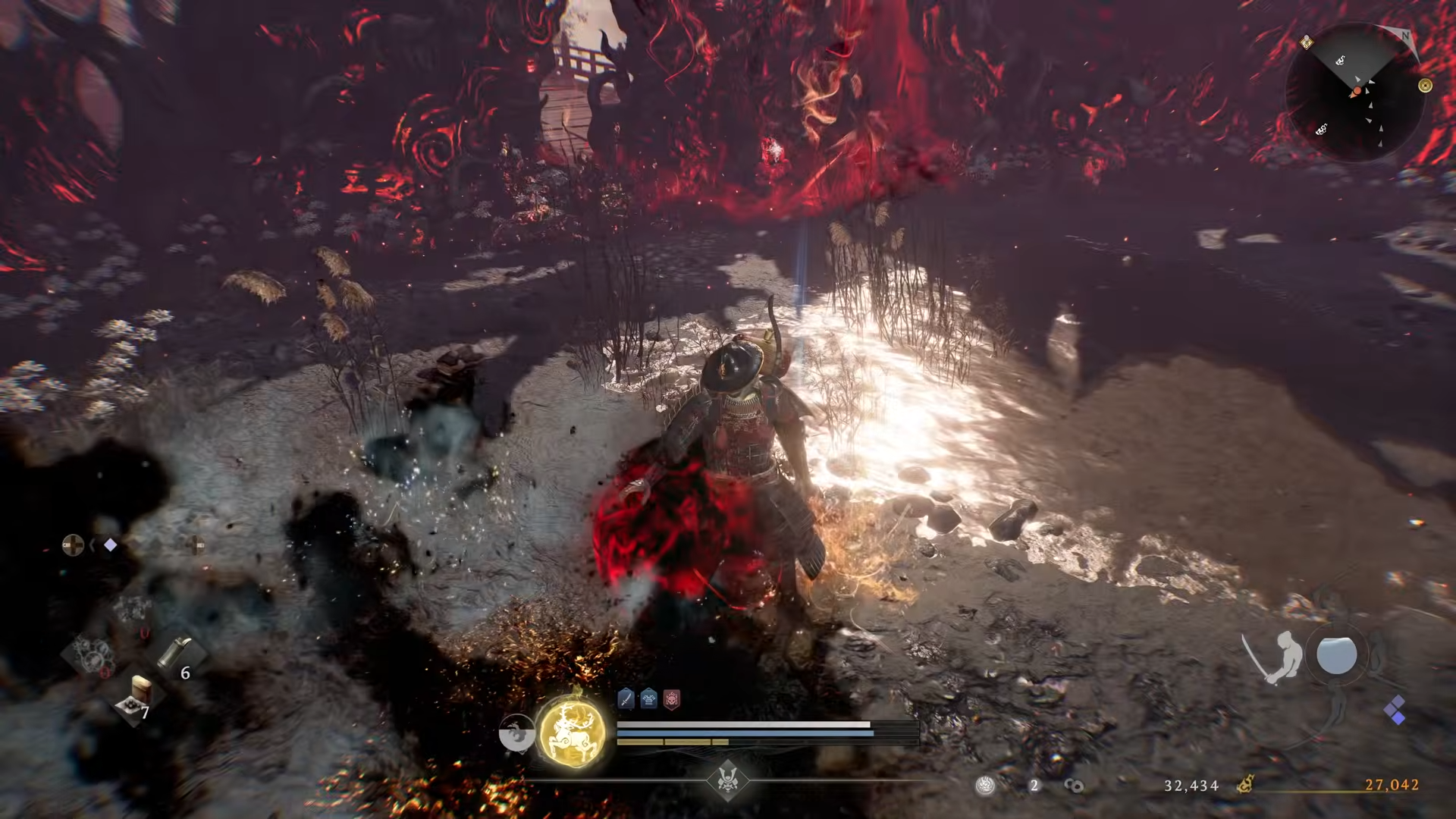Screen dimensions: 1456x819
Task: Click the golden Amrita swirl icon
Action: tap(1244, 784)
